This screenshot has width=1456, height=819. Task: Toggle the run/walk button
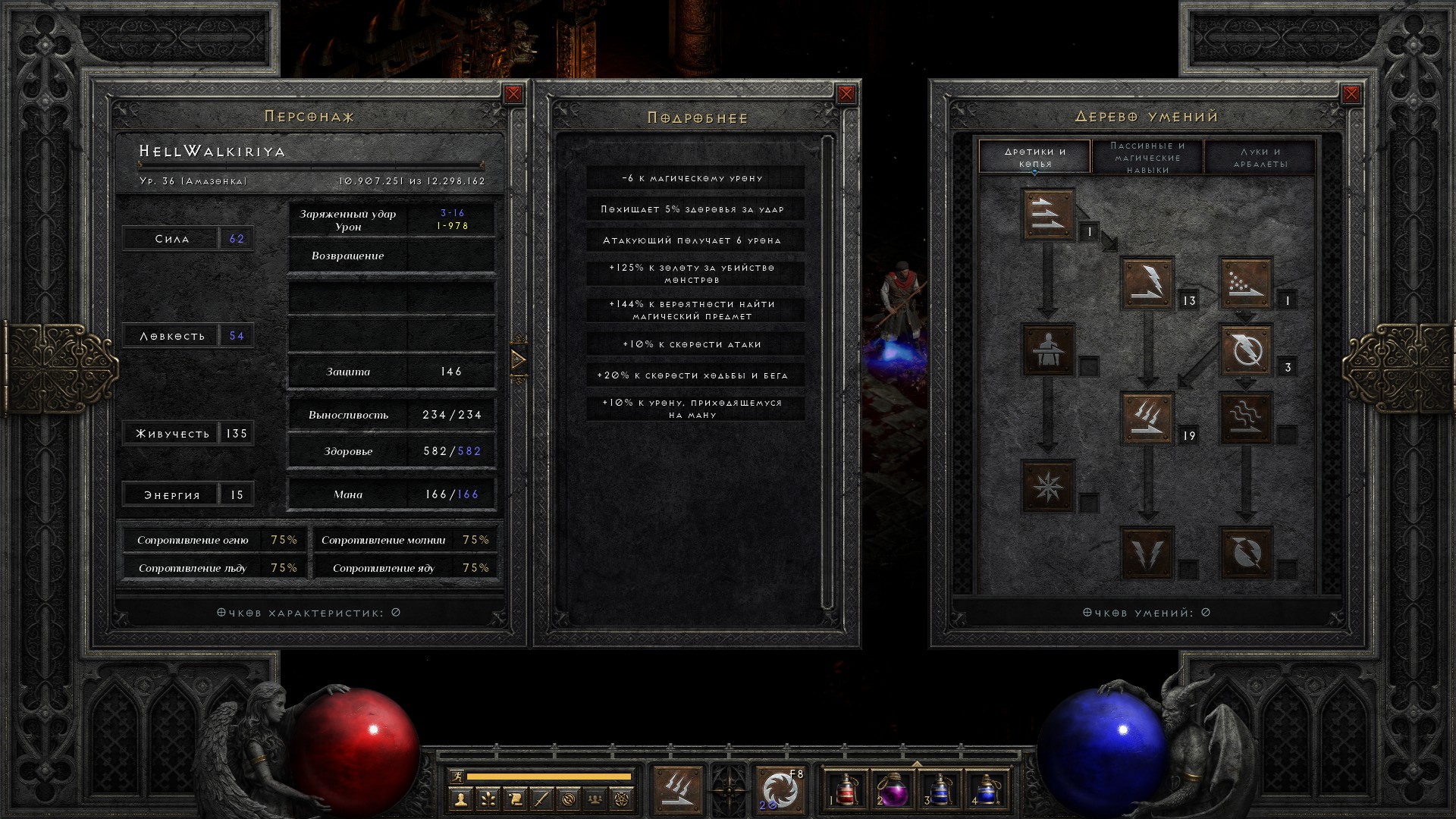click(x=455, y=776)
